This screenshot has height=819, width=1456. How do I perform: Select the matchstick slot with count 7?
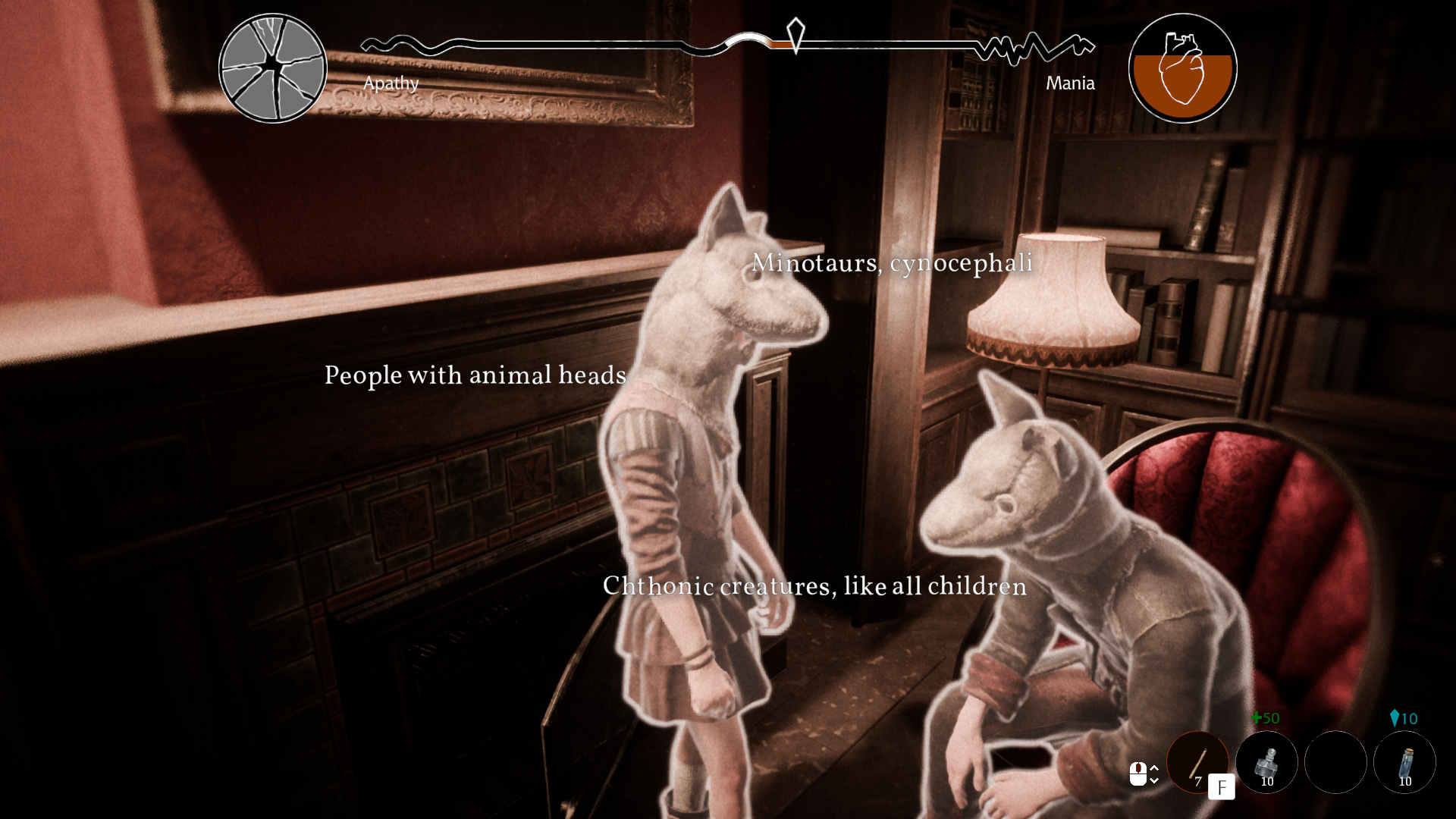1197,761
